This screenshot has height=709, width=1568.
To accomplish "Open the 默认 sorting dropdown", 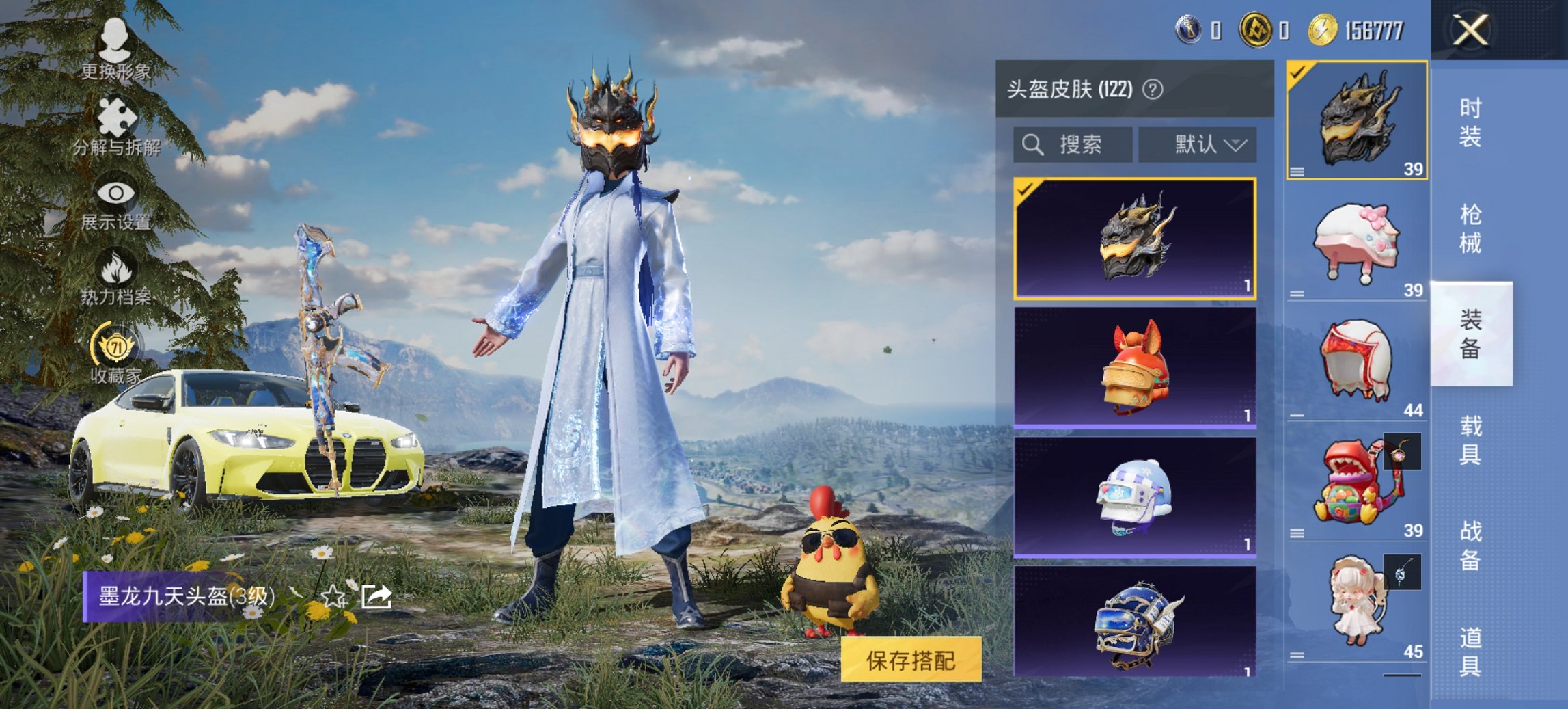I will point(1199,144).
